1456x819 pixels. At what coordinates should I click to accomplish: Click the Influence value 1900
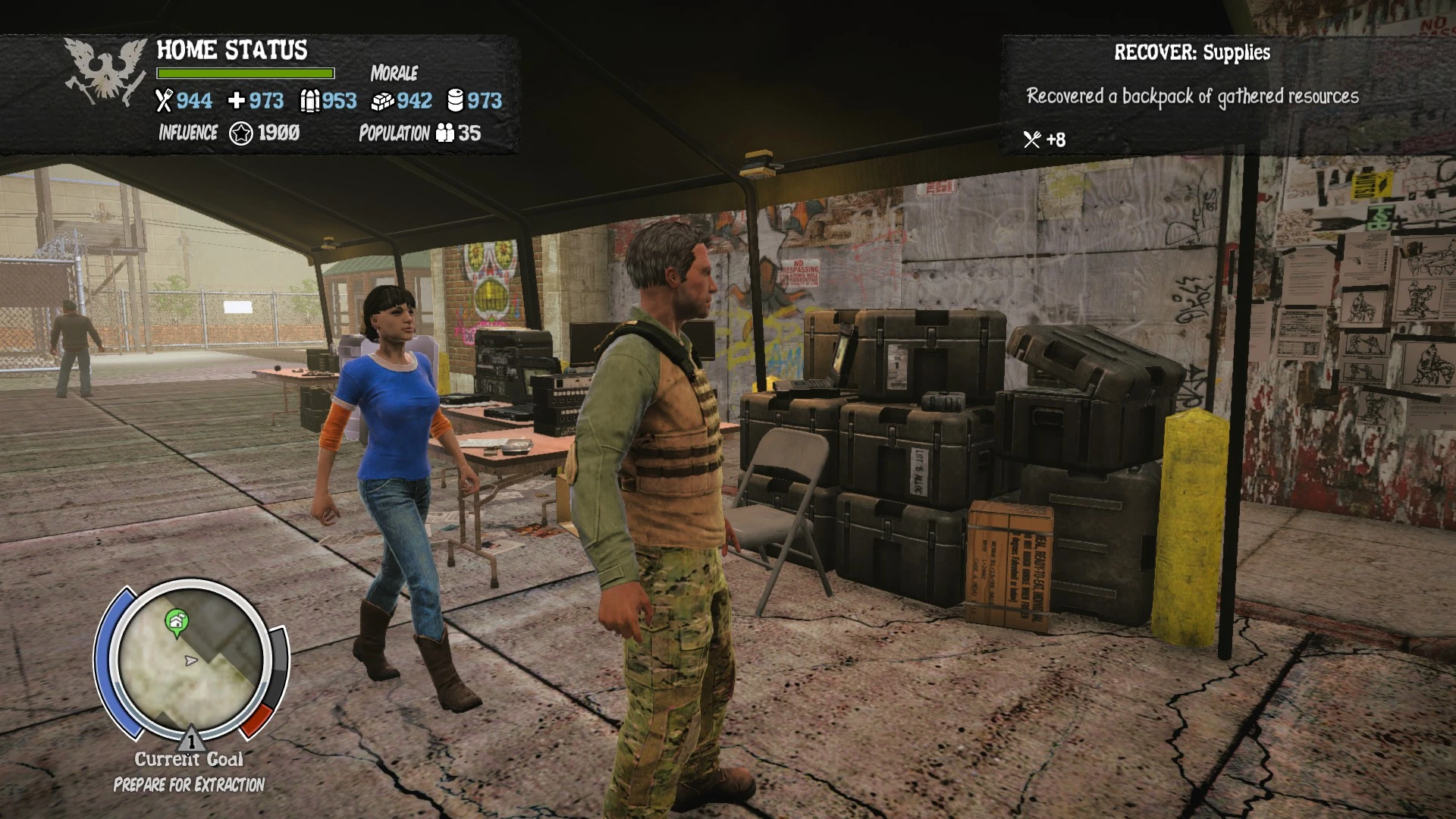tap(278, 133)
